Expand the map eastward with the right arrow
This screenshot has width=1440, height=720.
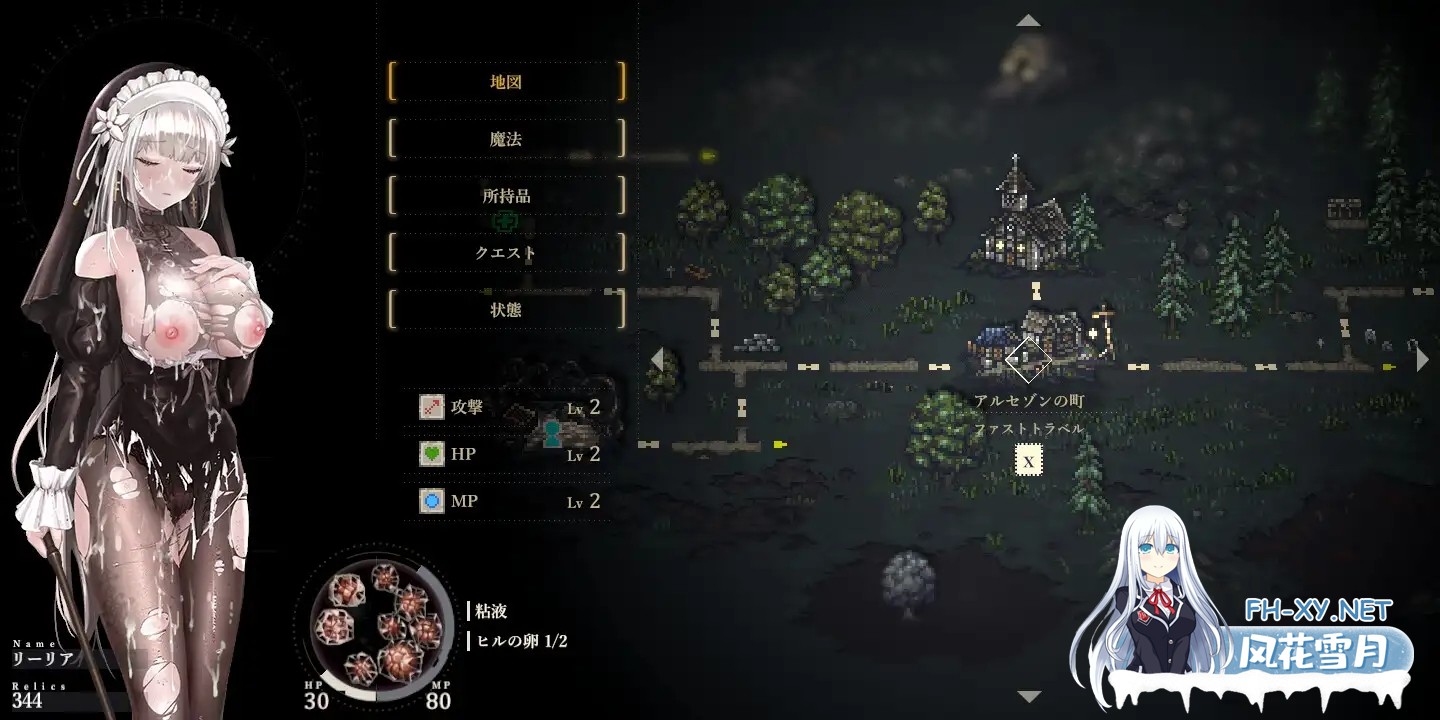tap(1424, 357)
